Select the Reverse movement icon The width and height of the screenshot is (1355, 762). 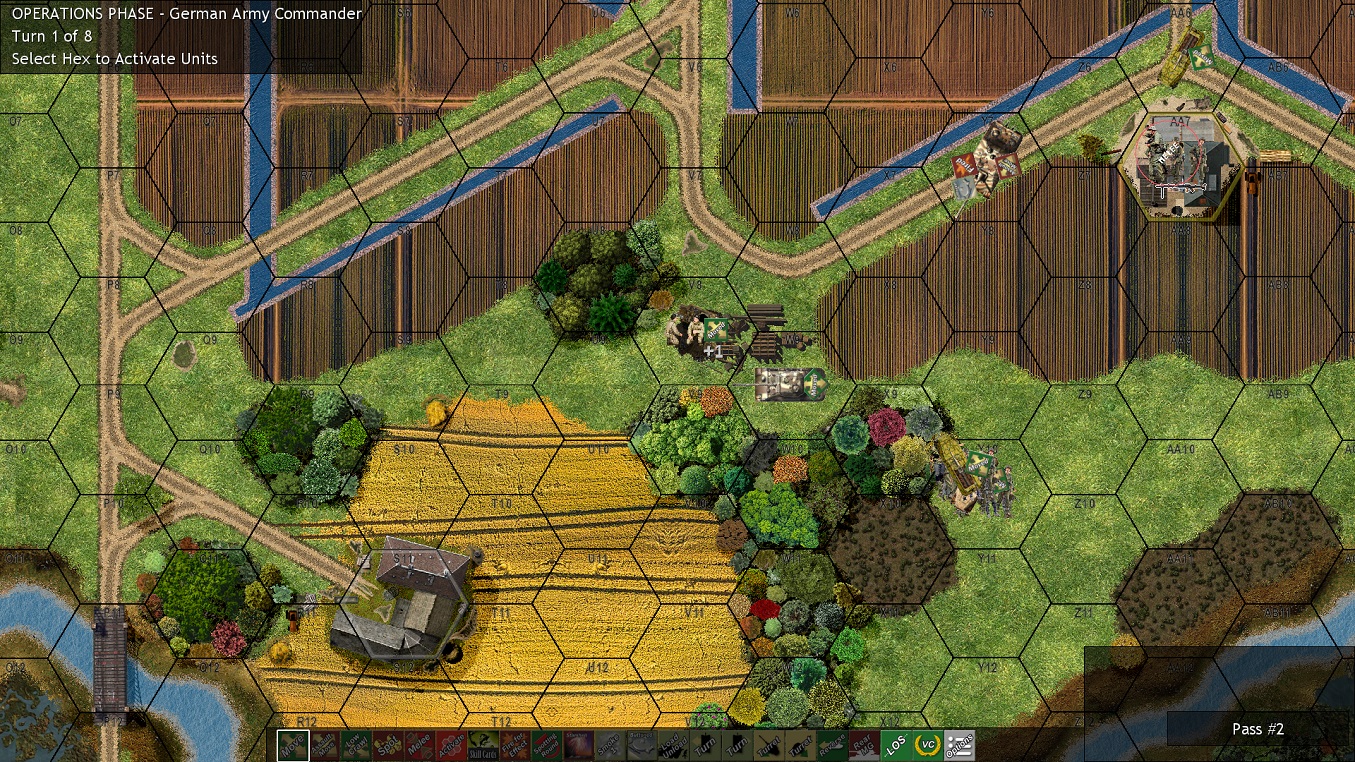click(x=833, y=744)
